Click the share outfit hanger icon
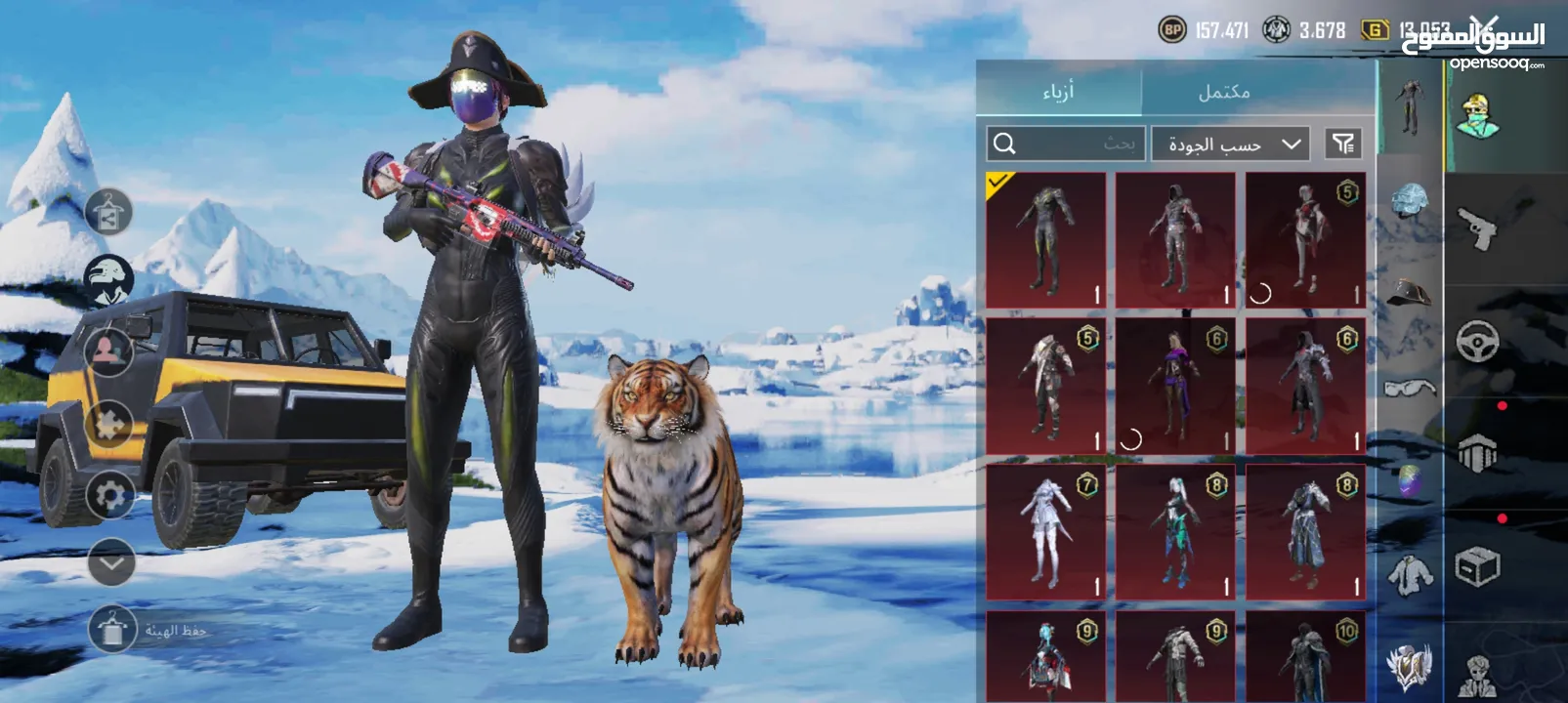1568x703 pixels. coord(109,214)
